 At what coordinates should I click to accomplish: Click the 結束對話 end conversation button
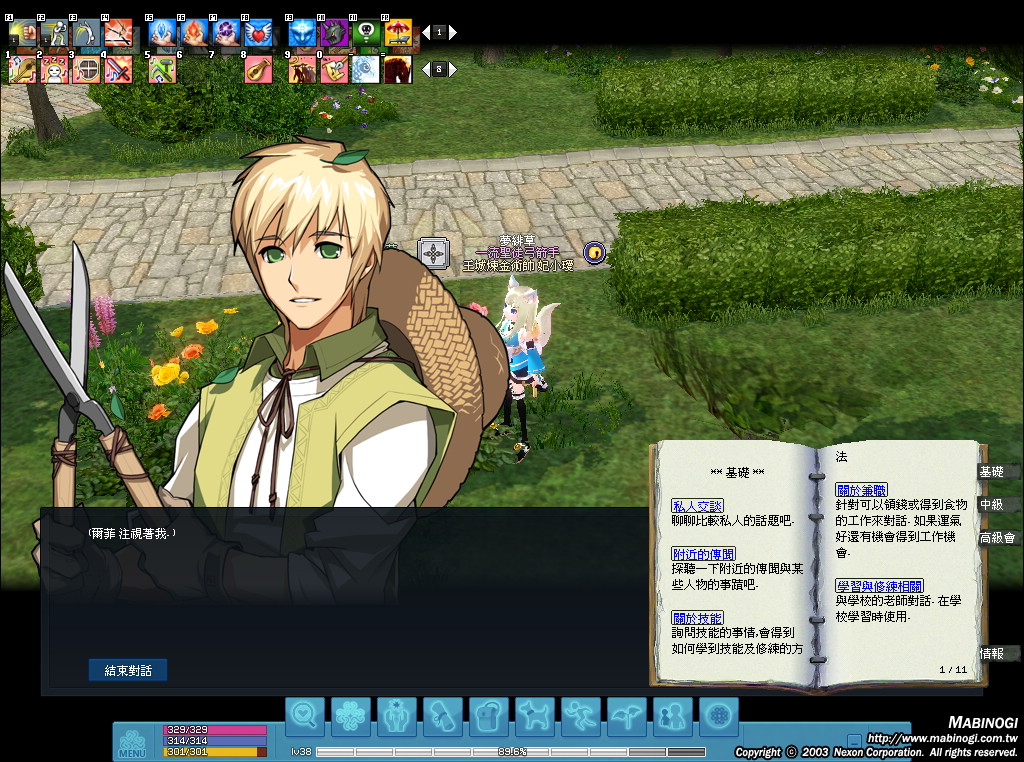[128, 670]
